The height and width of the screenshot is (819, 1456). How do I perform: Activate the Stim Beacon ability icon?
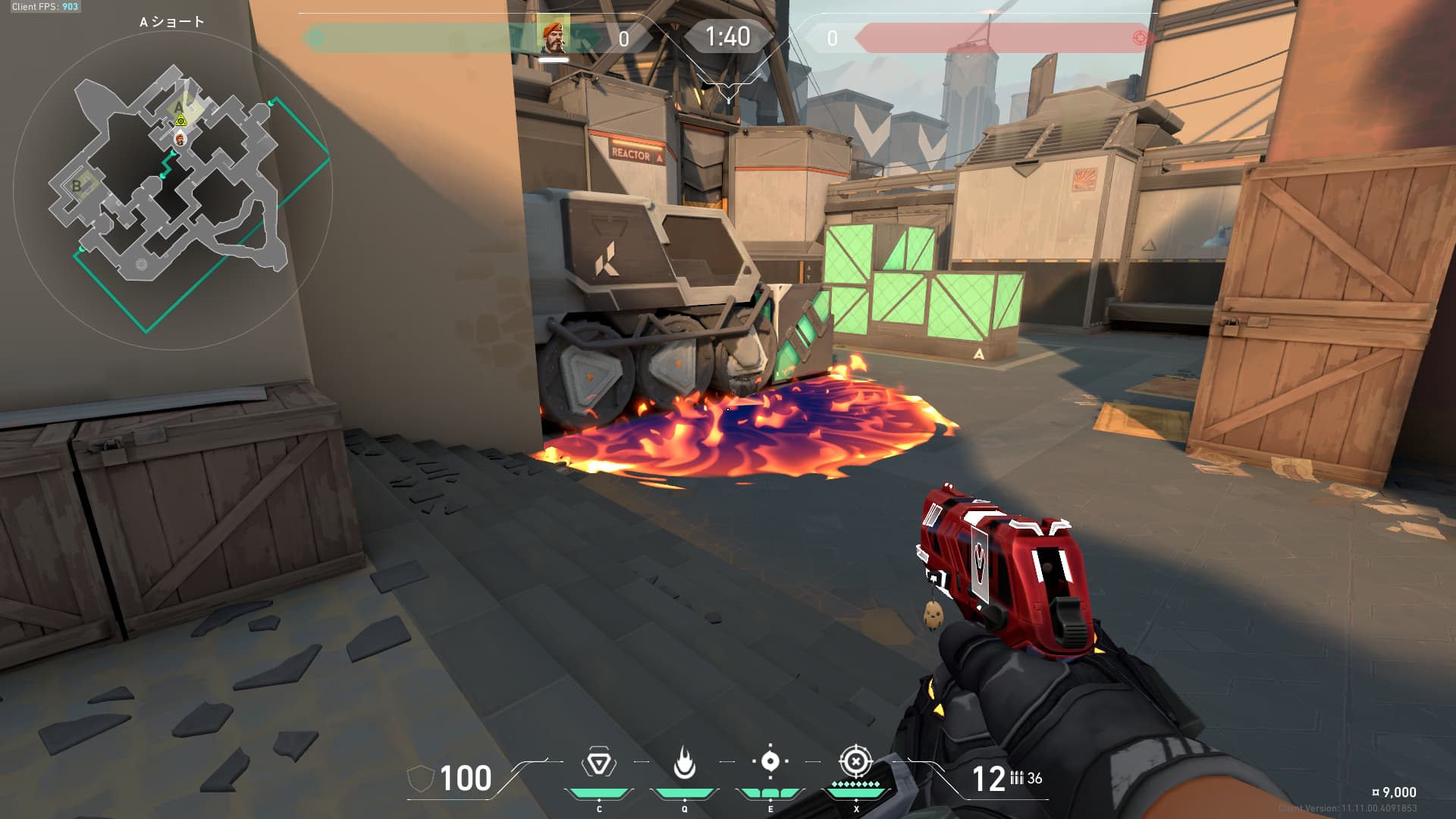coord(598,763)
